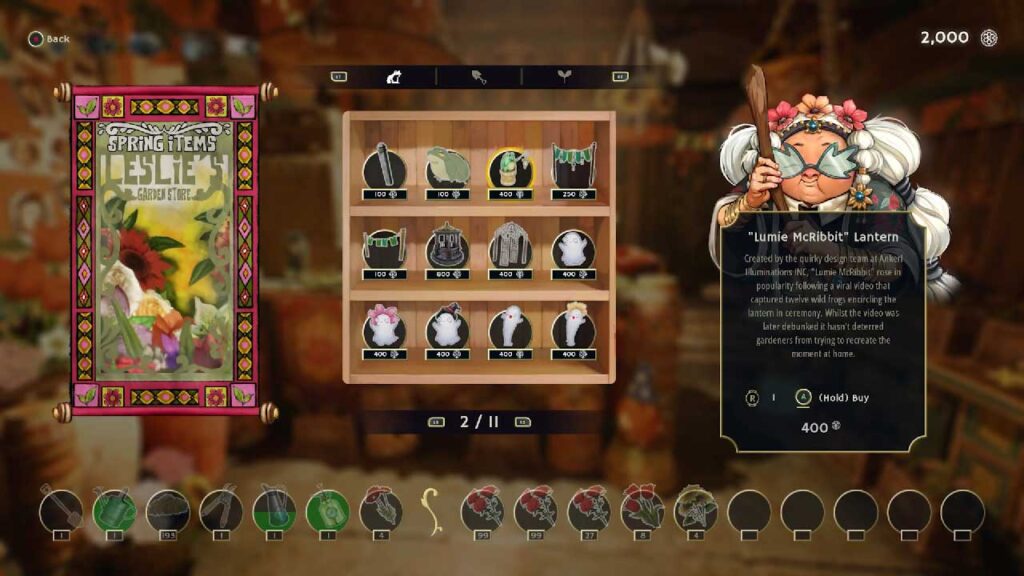Select the soil pile slot with 193
The width and height of the screenshot is (1024, 576).
point(167,511)
